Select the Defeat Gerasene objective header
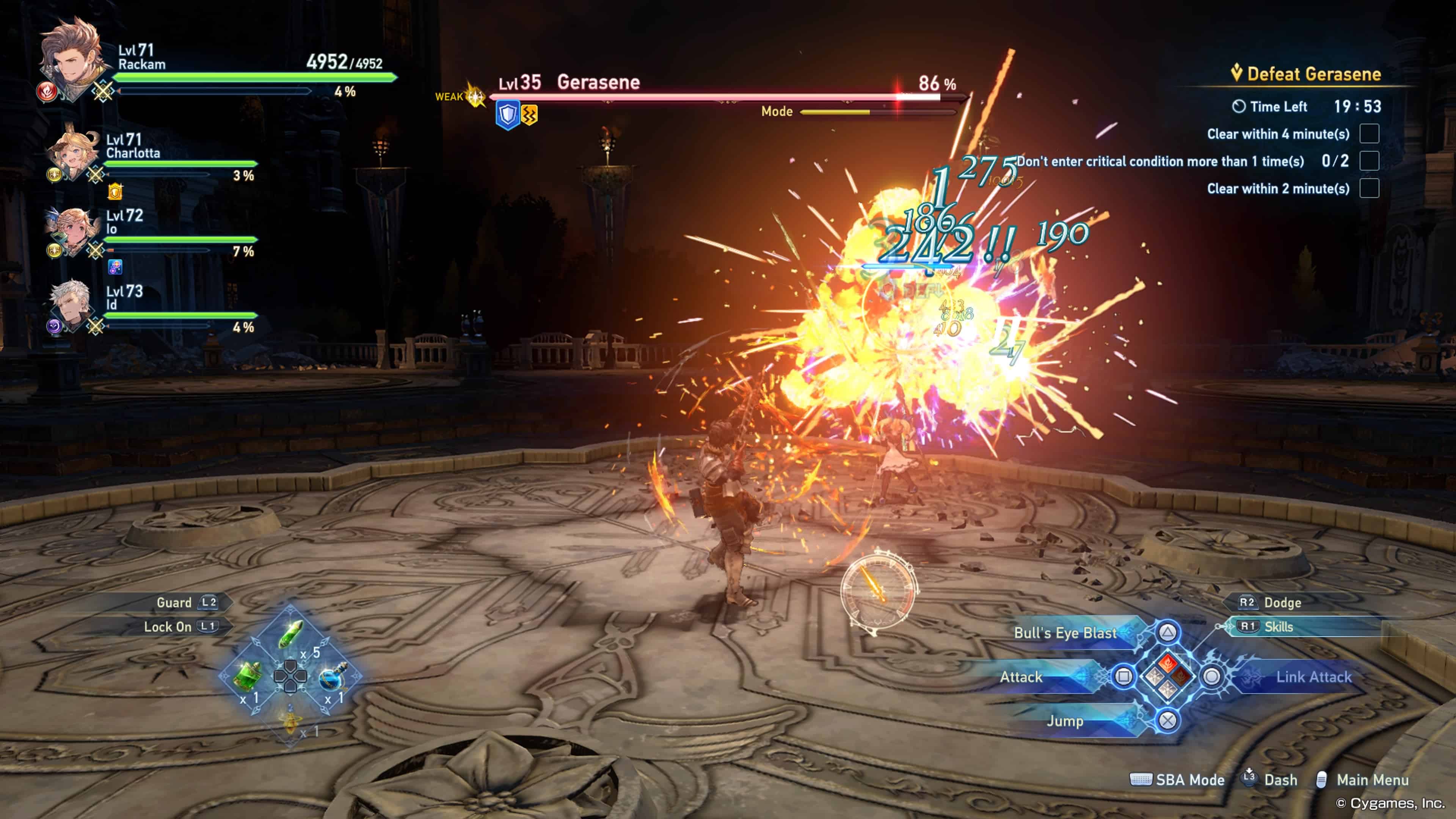 coord(1313,74)
